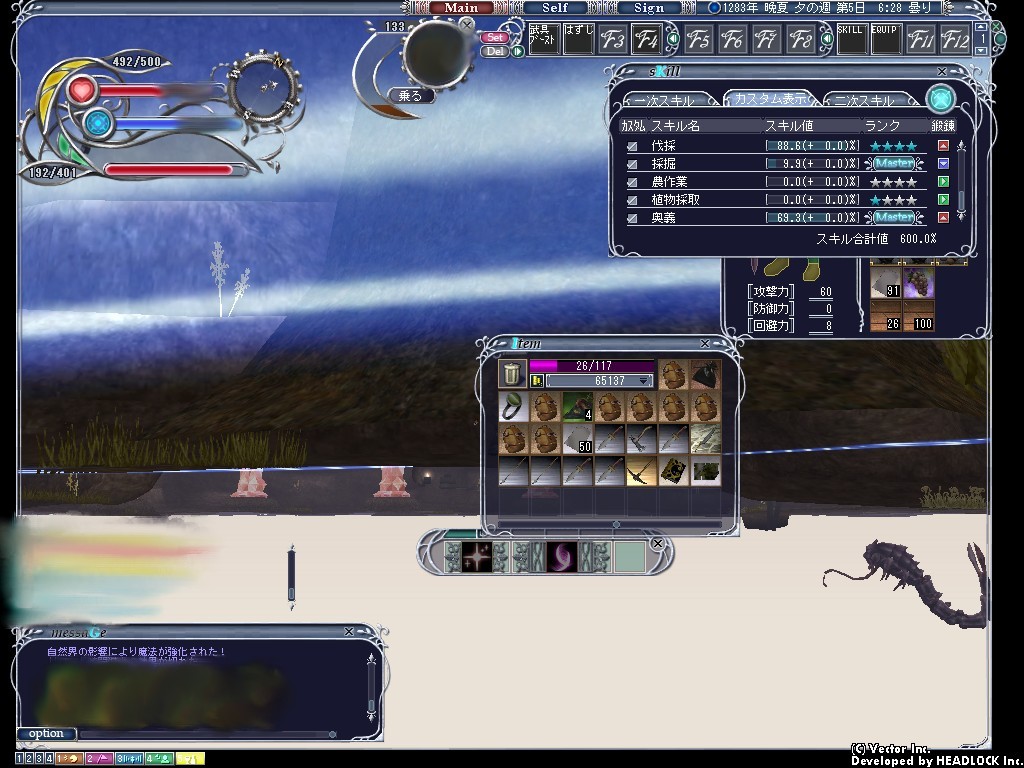
Task: Select the black pouch item
Action: (705, 374)
